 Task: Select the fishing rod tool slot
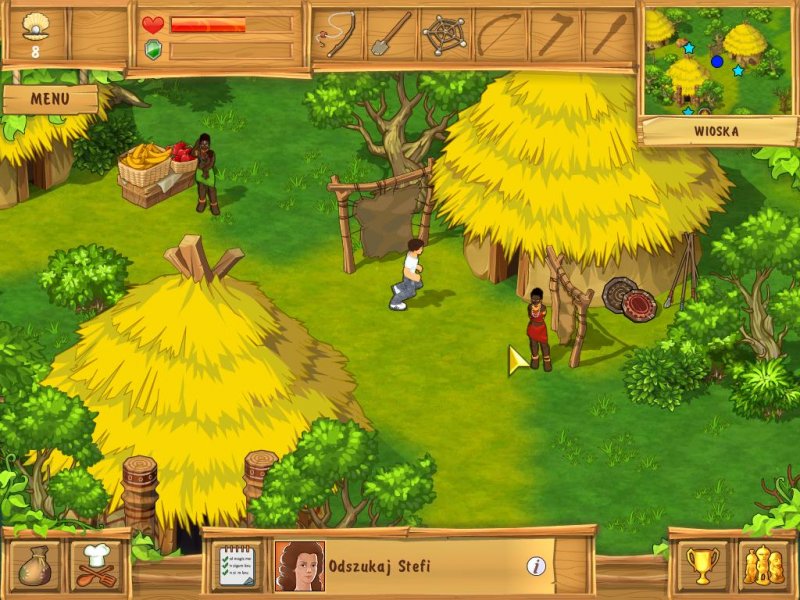point(337,35)
